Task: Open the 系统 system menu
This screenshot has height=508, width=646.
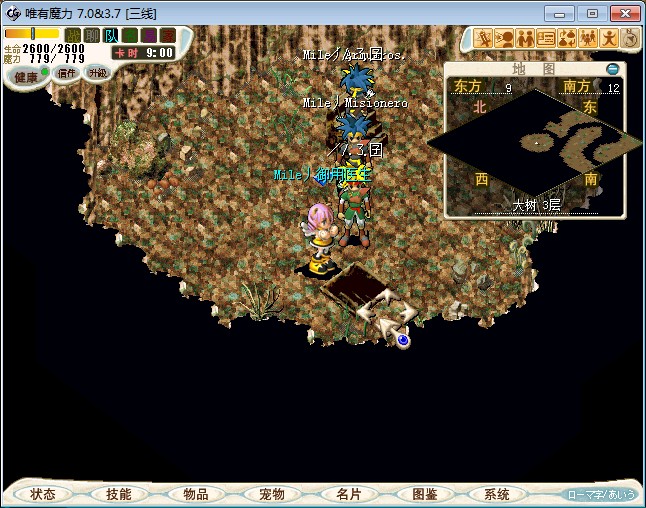Action: tap(497, 494)
